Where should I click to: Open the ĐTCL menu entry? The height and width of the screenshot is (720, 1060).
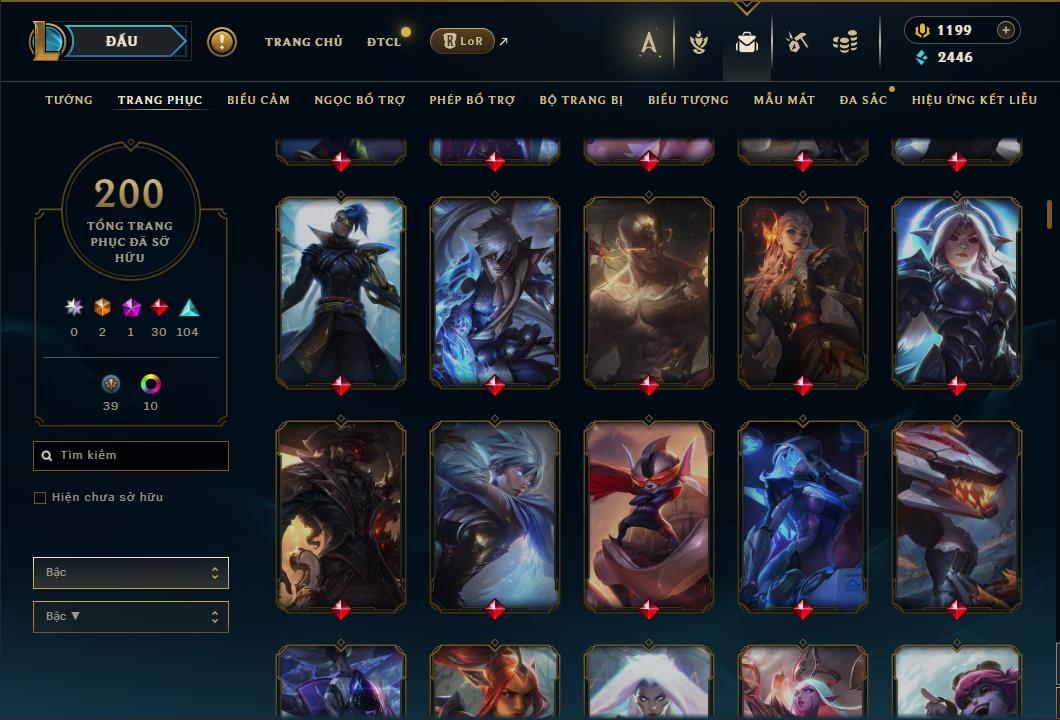[x=384, y=42]
